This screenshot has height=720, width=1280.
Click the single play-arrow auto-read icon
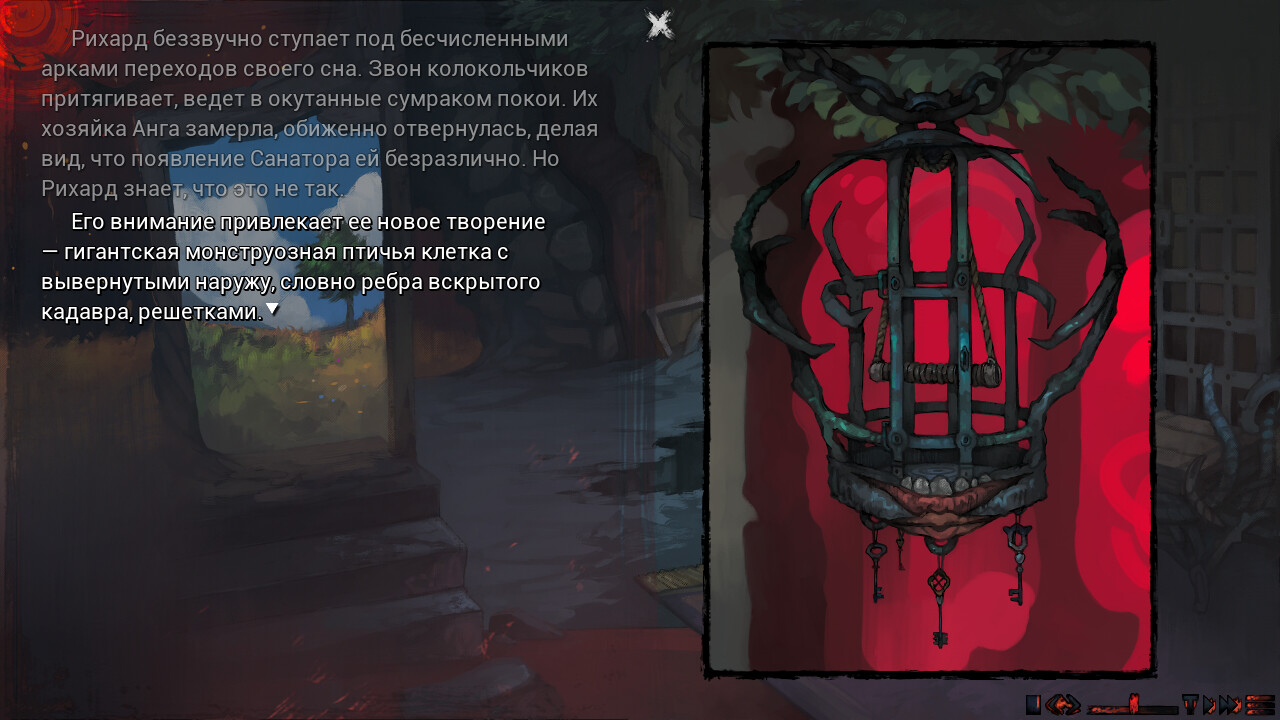(x=1210, y=707)
